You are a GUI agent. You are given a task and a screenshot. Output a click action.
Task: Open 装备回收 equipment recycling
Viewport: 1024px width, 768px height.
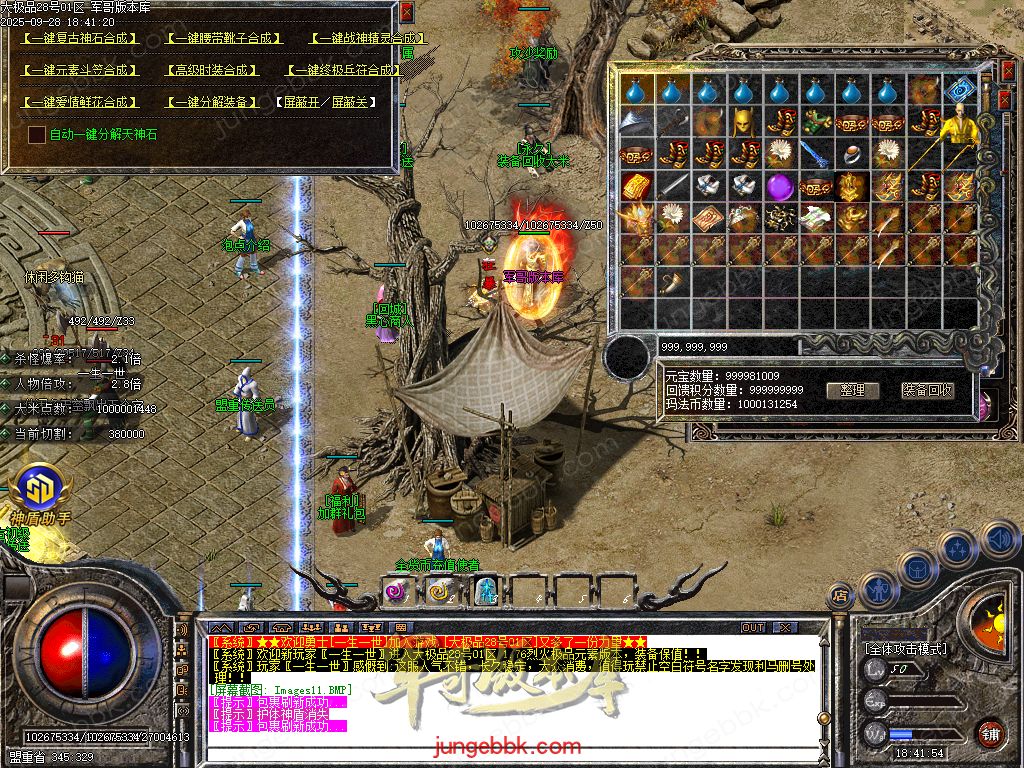click(x=927, y=391)
